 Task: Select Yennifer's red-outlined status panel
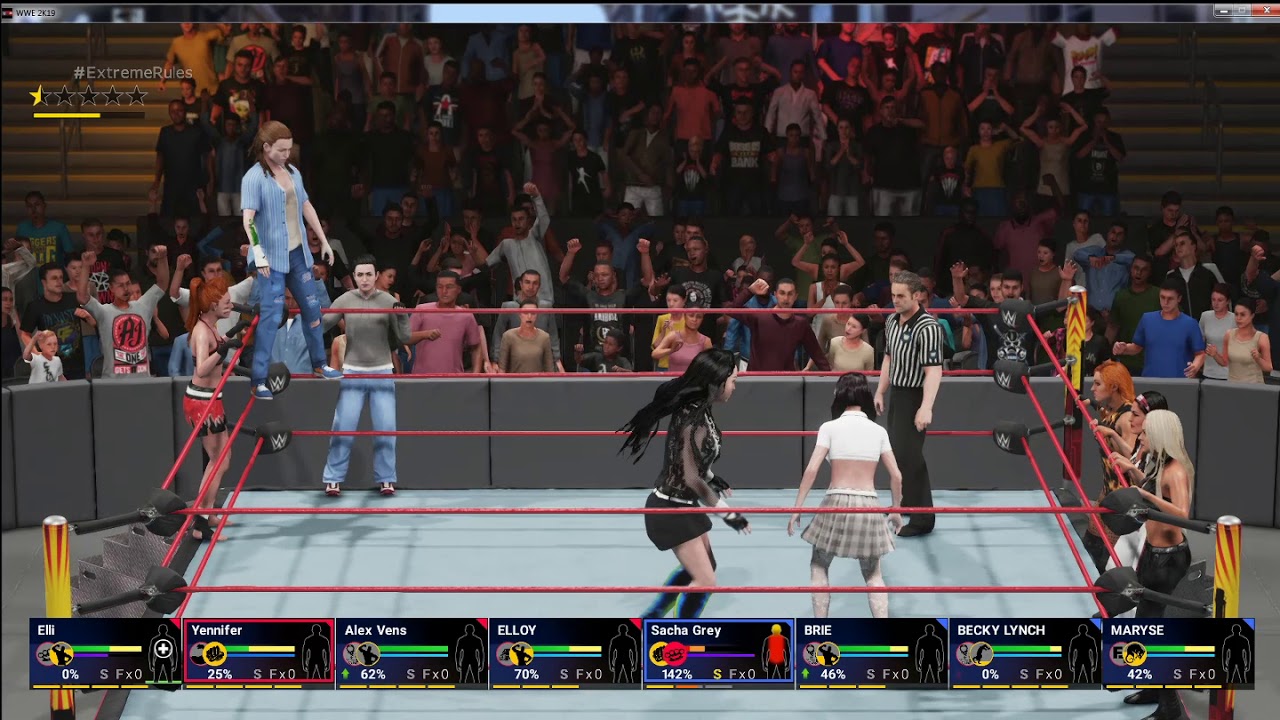point(258,652)
